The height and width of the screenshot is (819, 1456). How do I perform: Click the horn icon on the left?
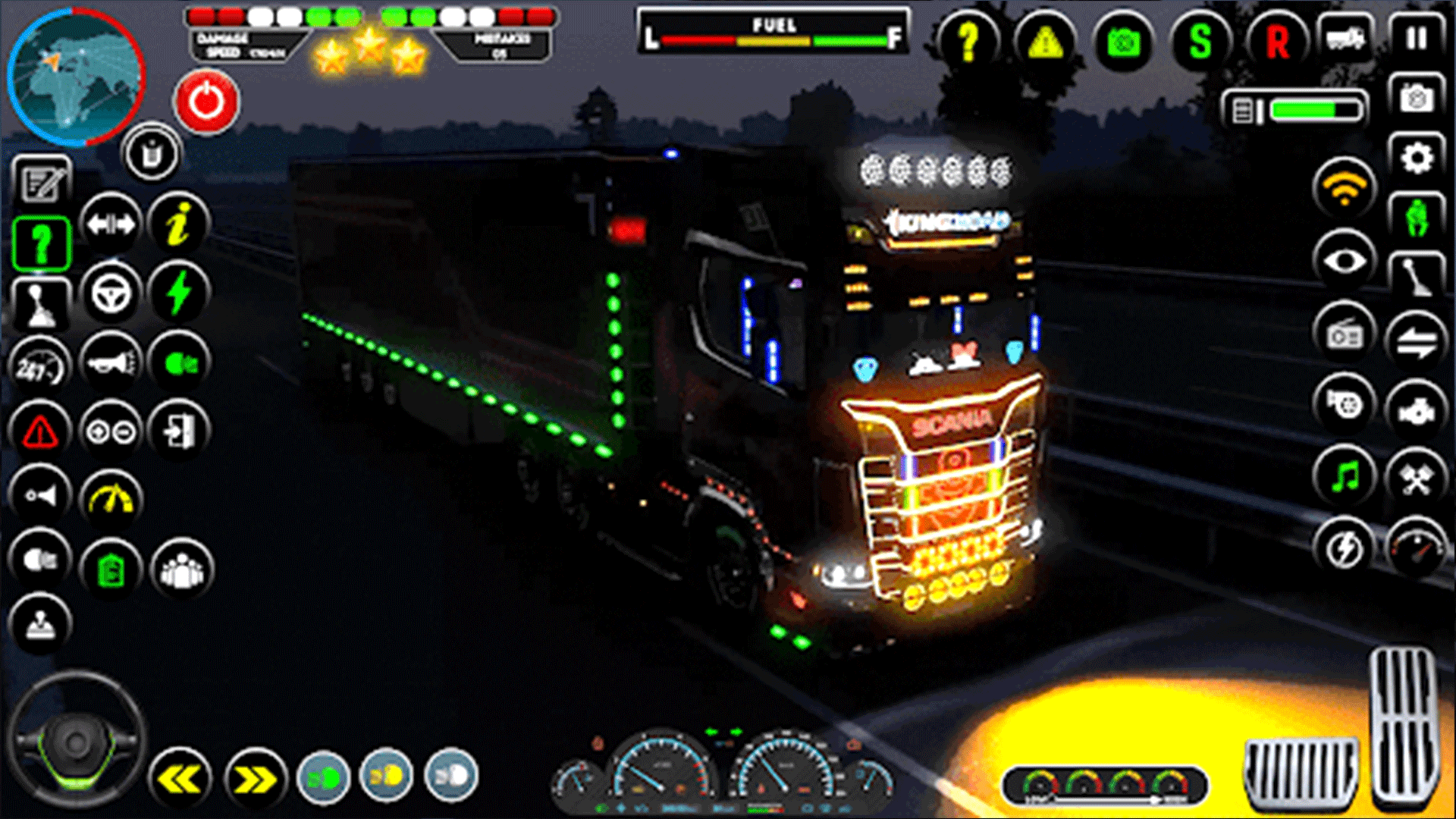(x=110, y=362)
